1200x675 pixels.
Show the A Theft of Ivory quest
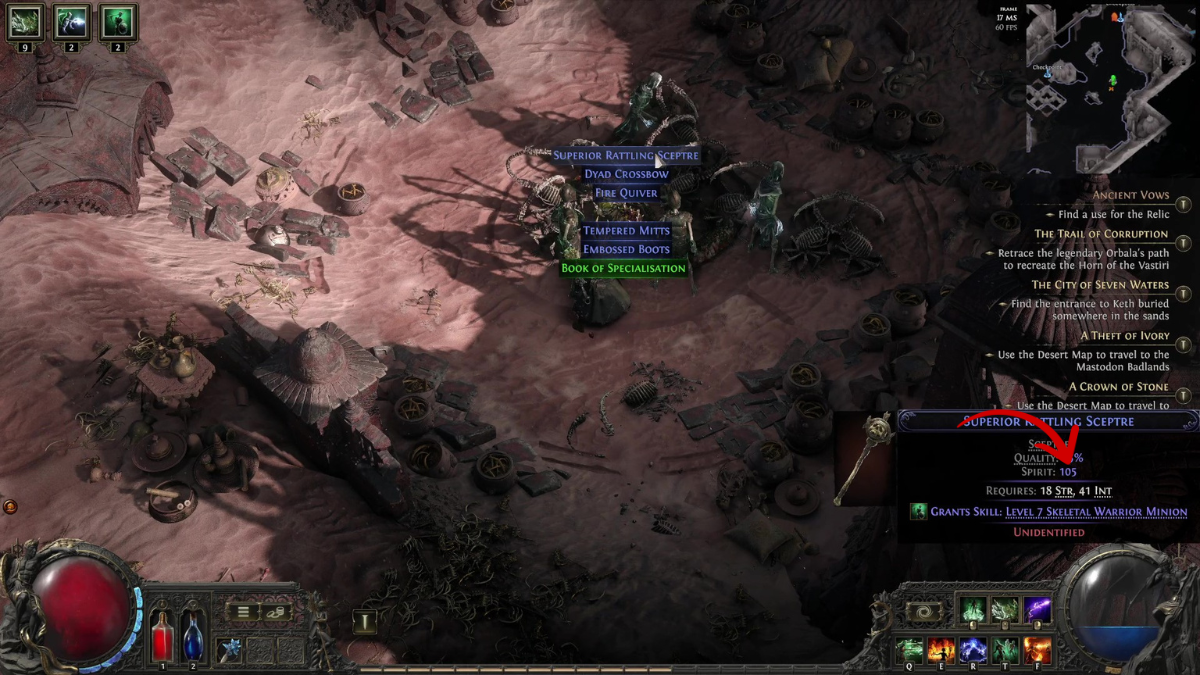point(1124,336)
